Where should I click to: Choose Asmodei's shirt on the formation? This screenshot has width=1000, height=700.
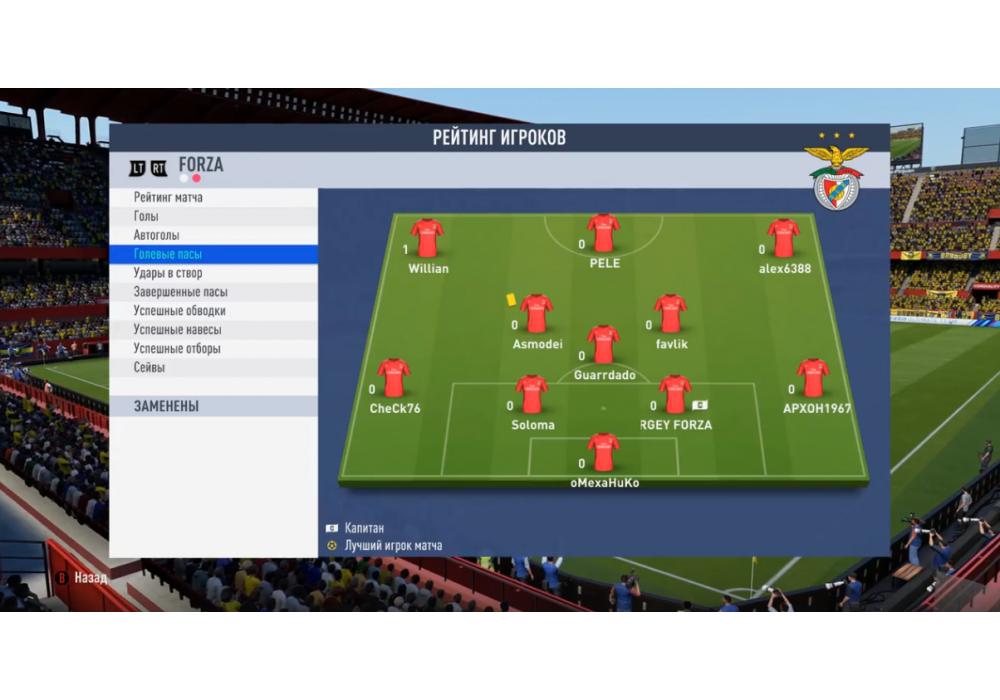[x=536, y=313]
